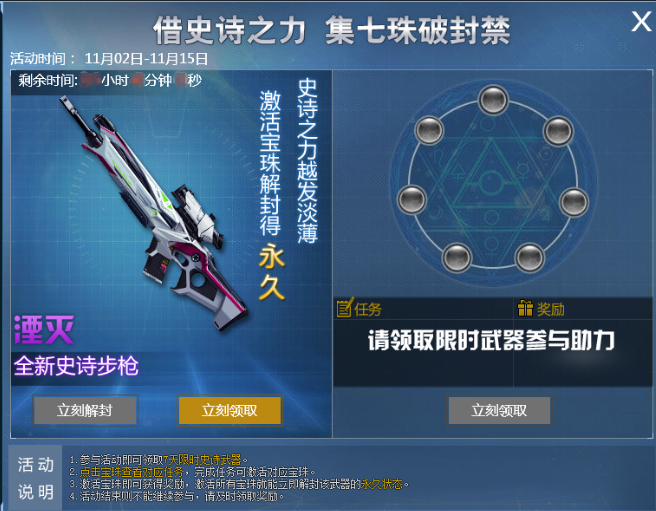Close the epic event window
This screenshot has height=511, width=656.
(x=641, y=22)
